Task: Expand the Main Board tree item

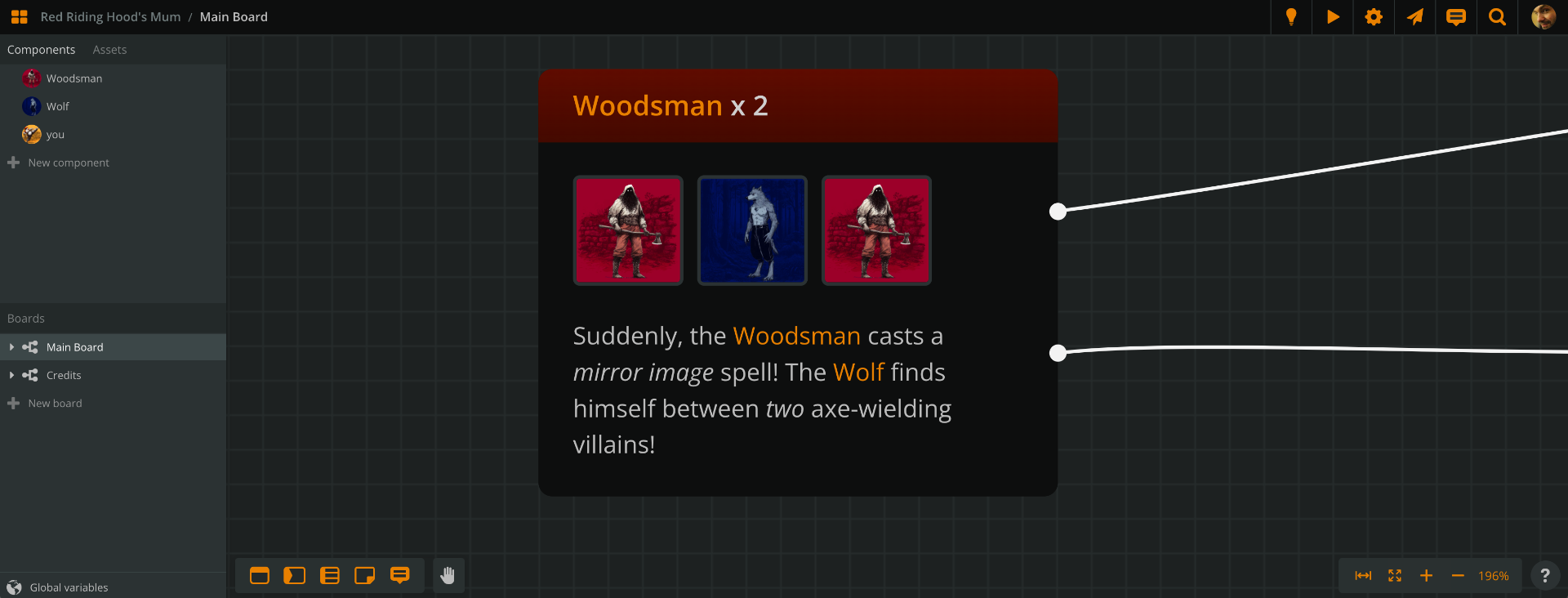Action: point(11,346)
